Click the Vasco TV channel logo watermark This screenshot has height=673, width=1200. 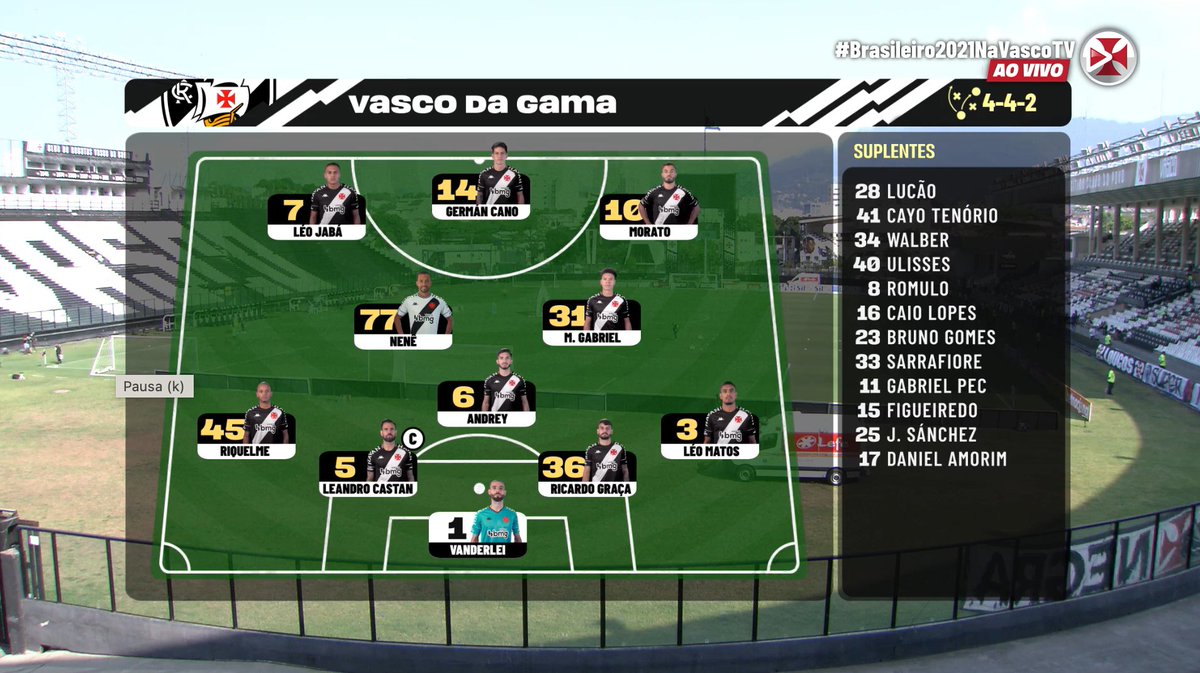pos(1108,57)
